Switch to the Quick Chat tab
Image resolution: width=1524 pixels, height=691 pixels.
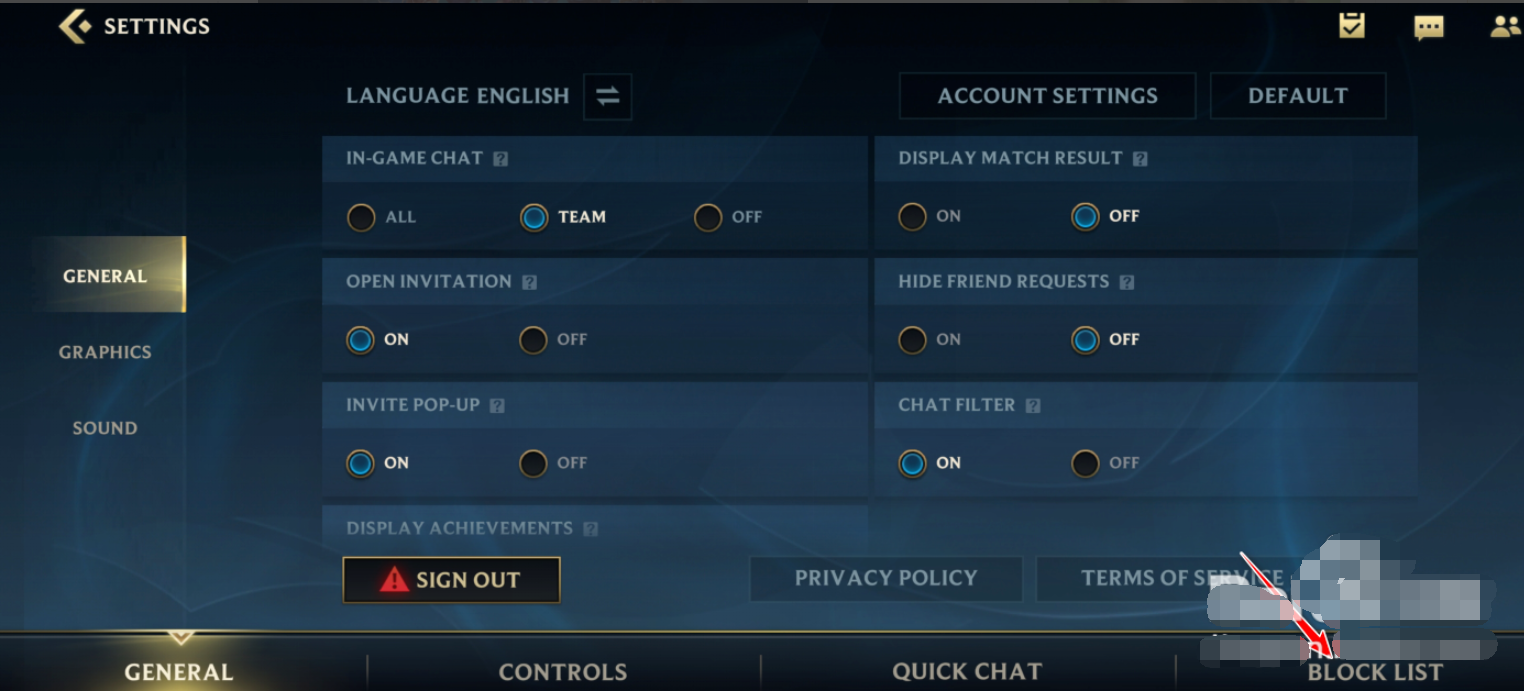[x=967, y=672]
